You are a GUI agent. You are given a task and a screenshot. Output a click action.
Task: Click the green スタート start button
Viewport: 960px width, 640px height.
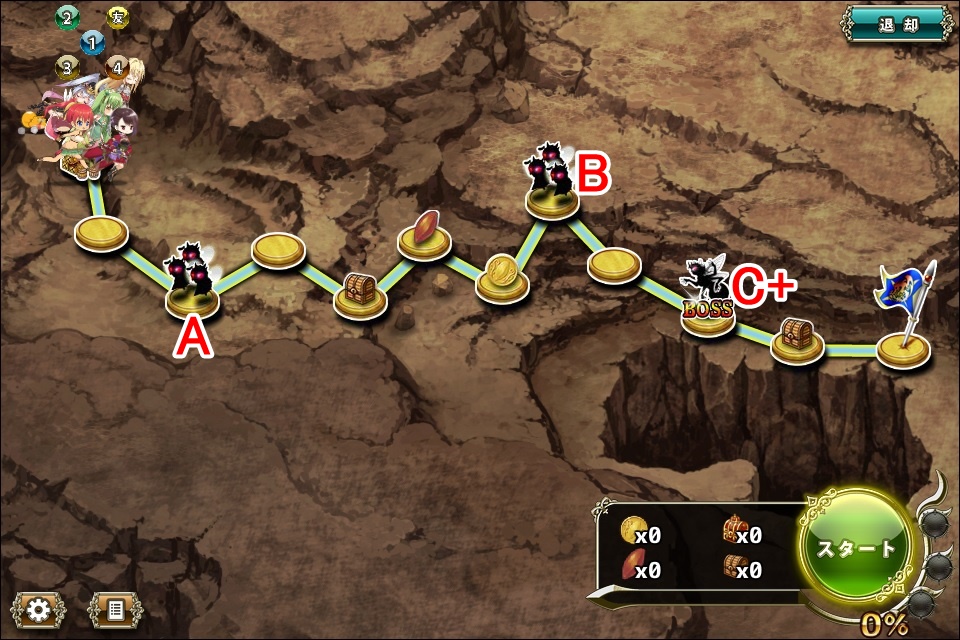(x=856, y=548)
